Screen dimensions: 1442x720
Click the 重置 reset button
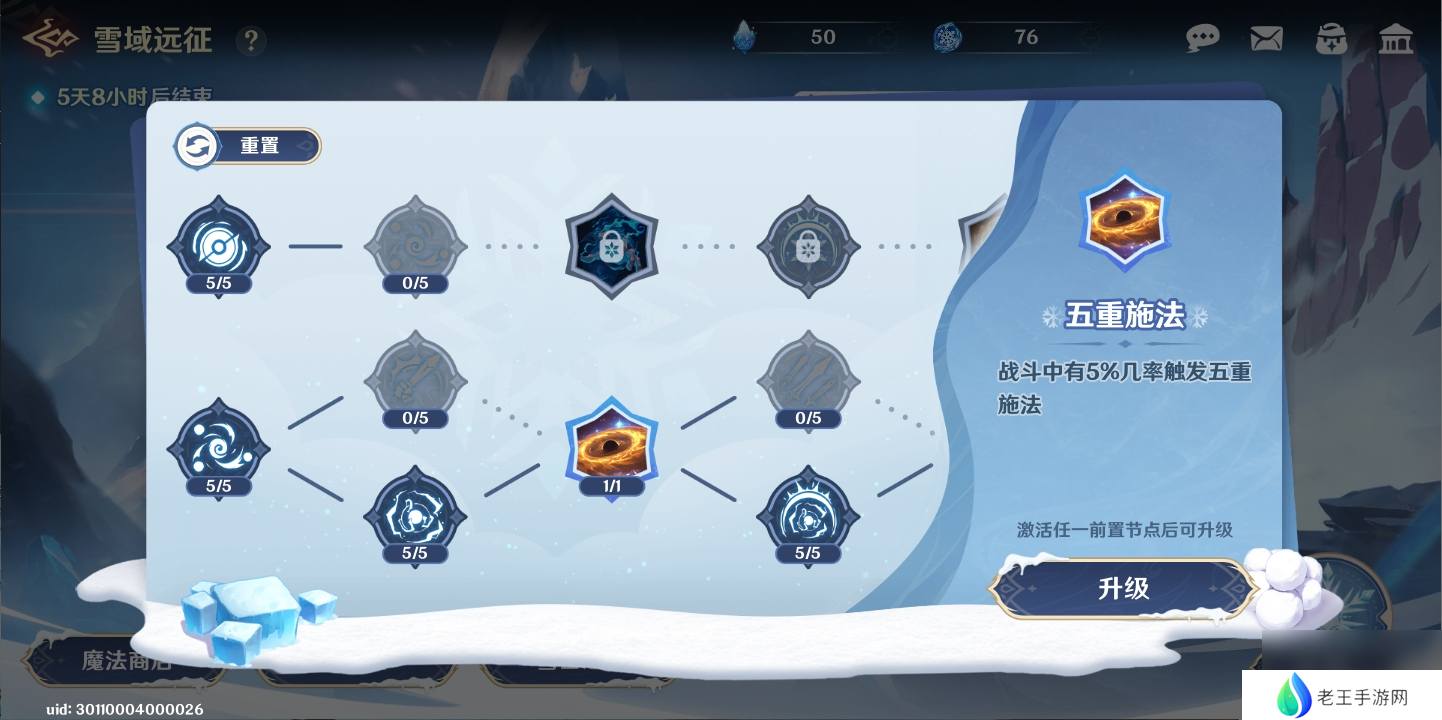coord(248,146)
